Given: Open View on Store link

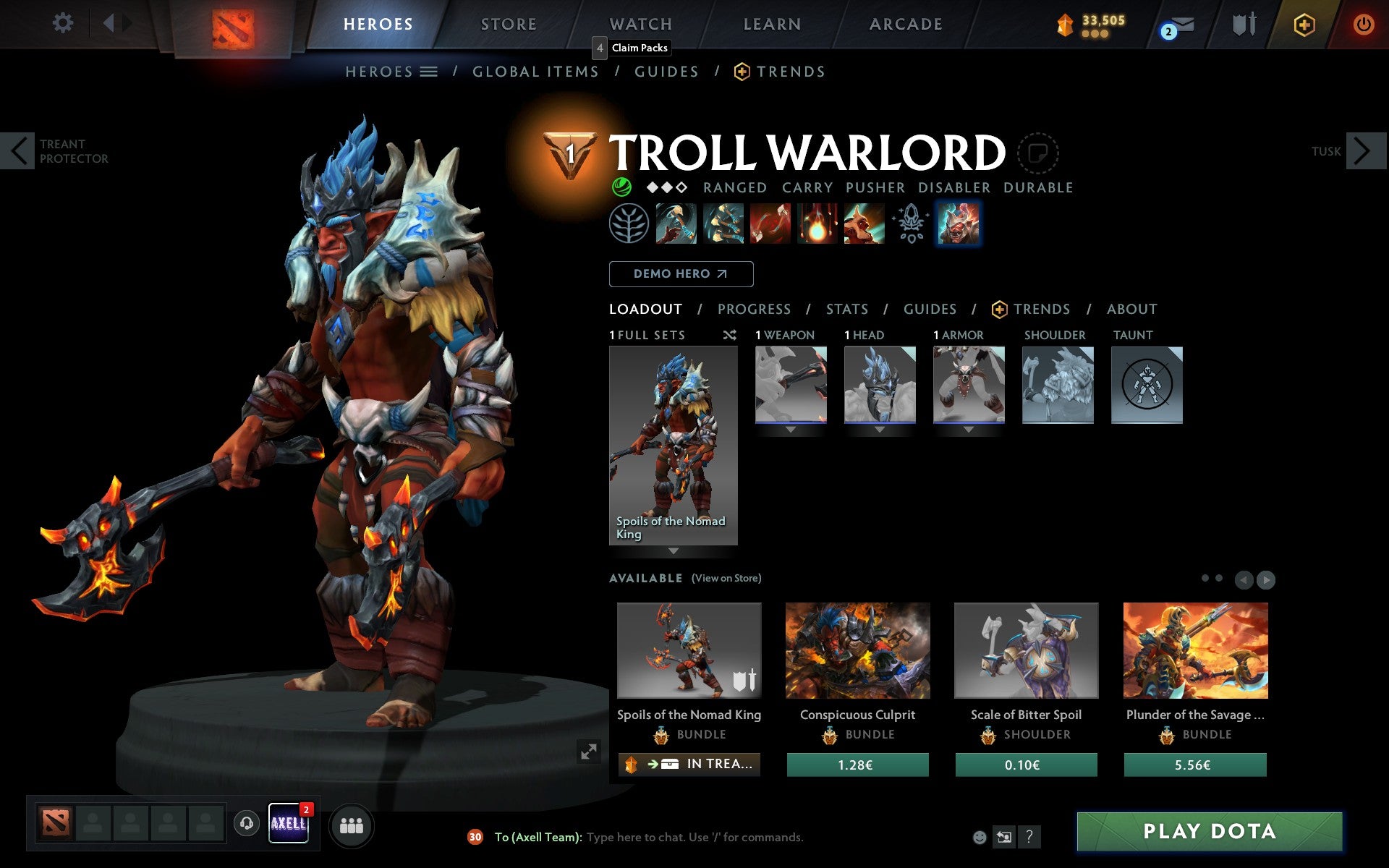Looking at the screenshot, I should pos(726,578).
